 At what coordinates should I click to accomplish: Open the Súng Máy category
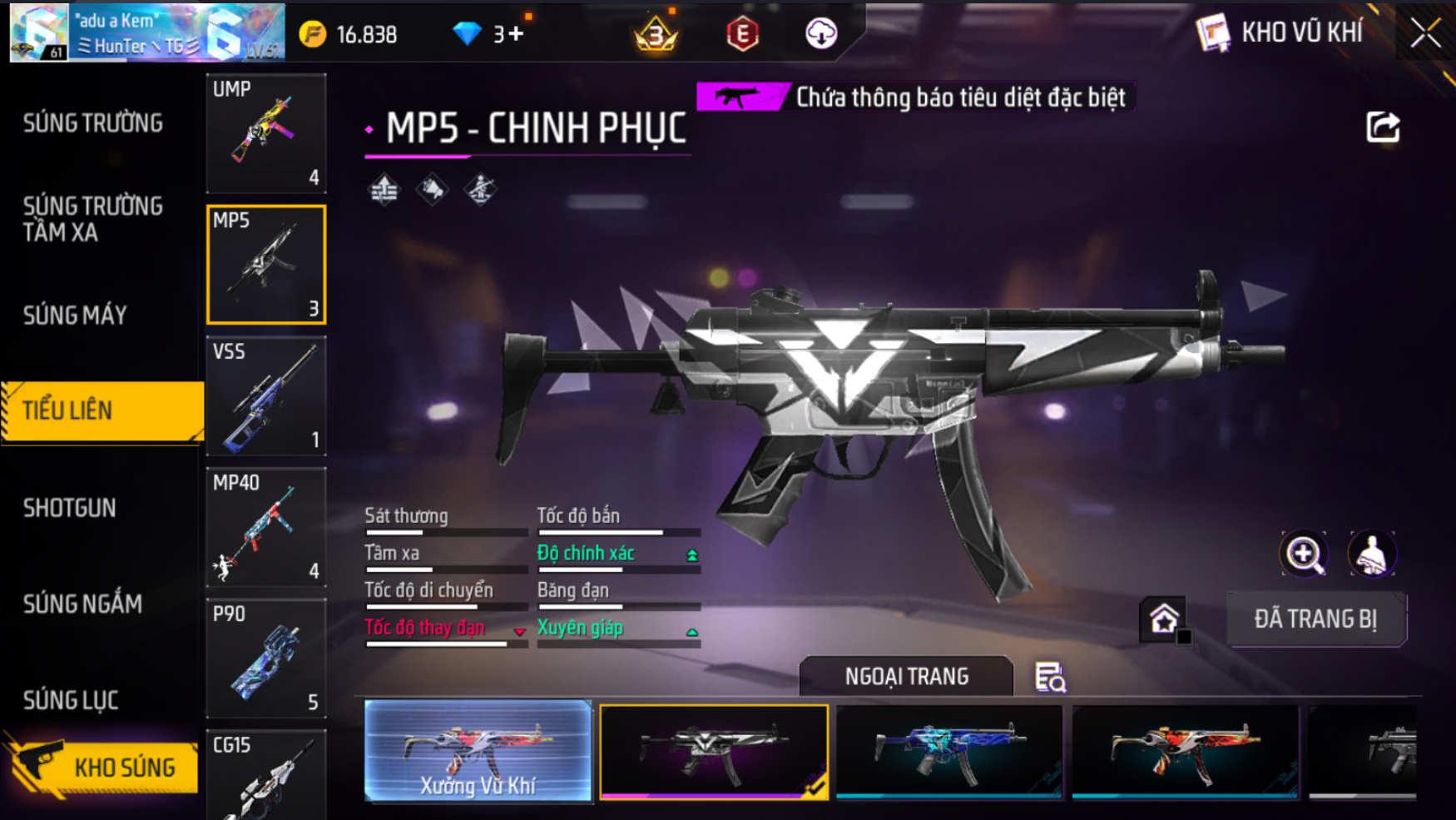pyautogui.click(x=75, y=316)
